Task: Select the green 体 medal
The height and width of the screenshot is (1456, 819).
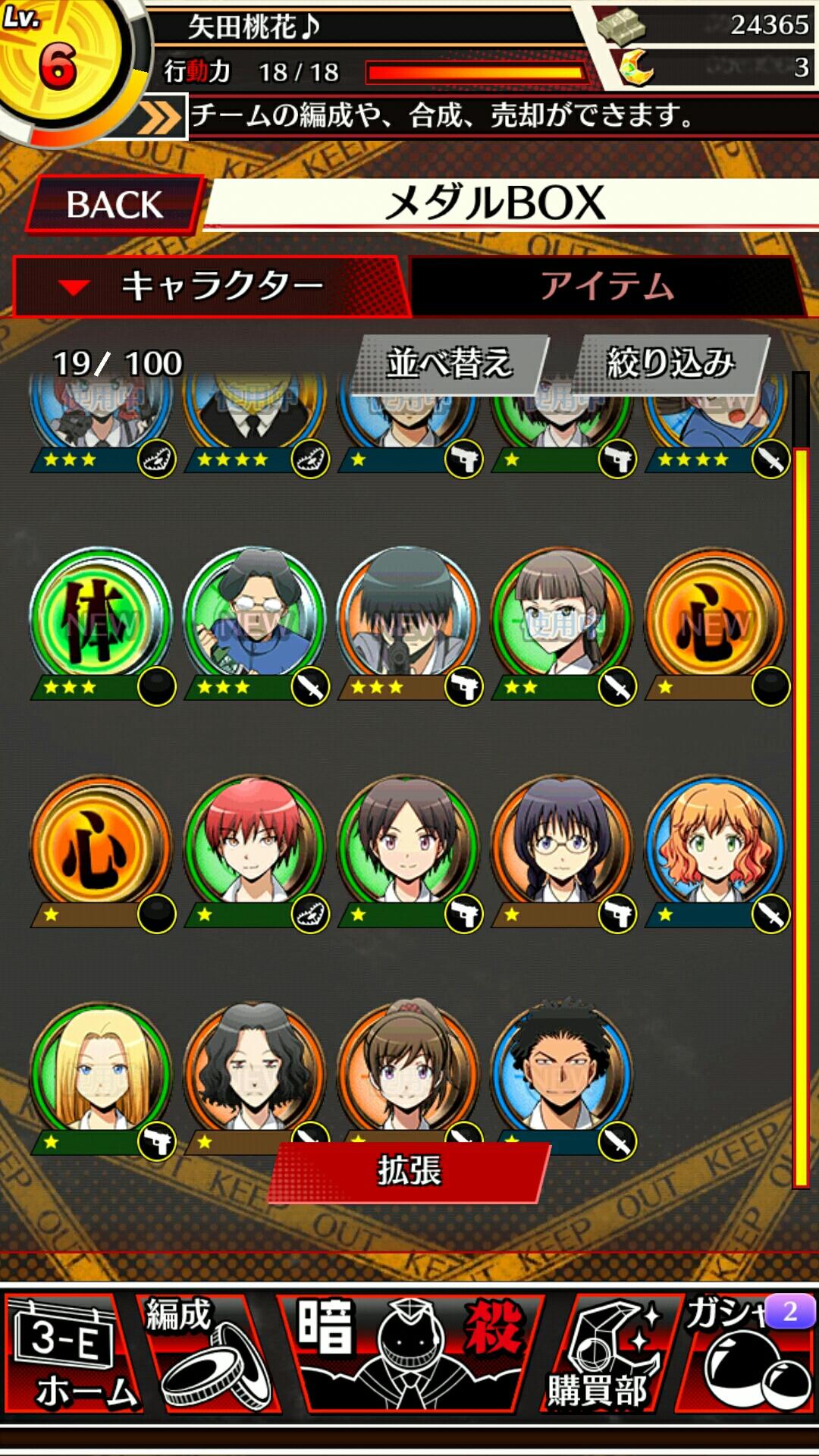Action: tap(101, 618)
